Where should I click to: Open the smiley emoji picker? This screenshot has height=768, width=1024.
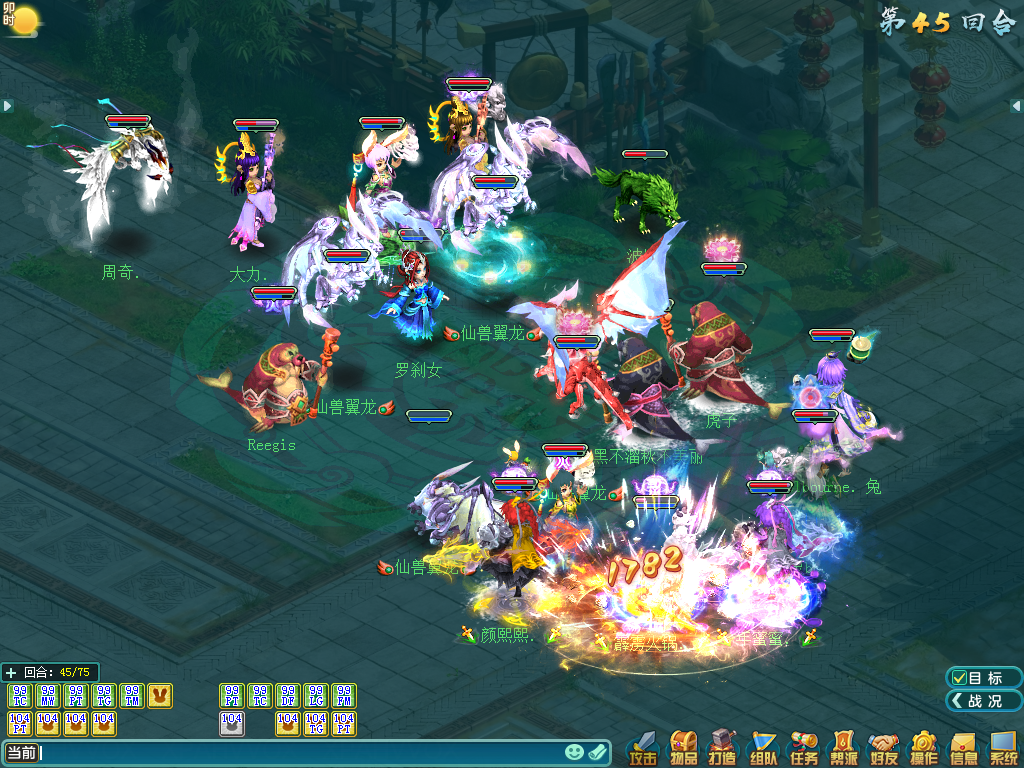coord(574,753)
